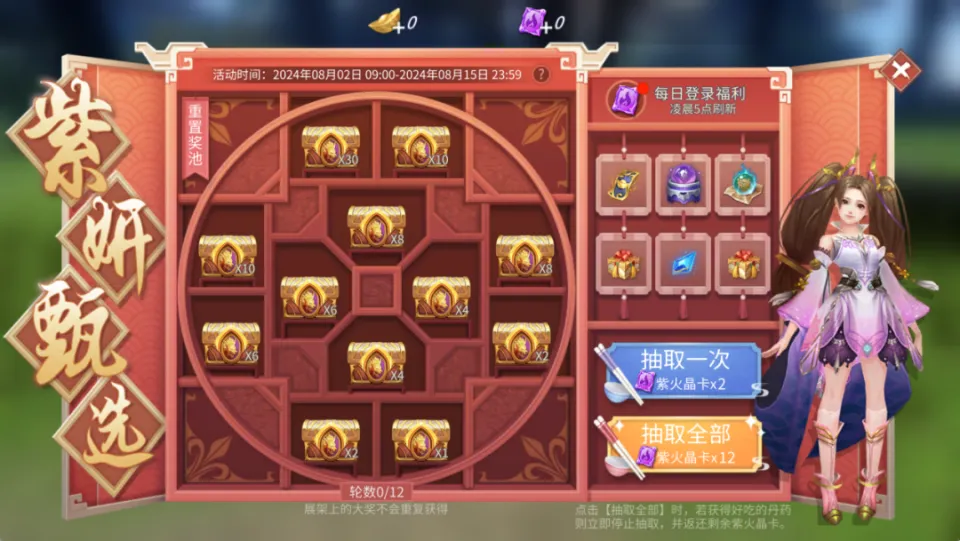Inspect the purple helmet reward icon
The width and height of the screenshot is (960, 541).
(683, 184)
